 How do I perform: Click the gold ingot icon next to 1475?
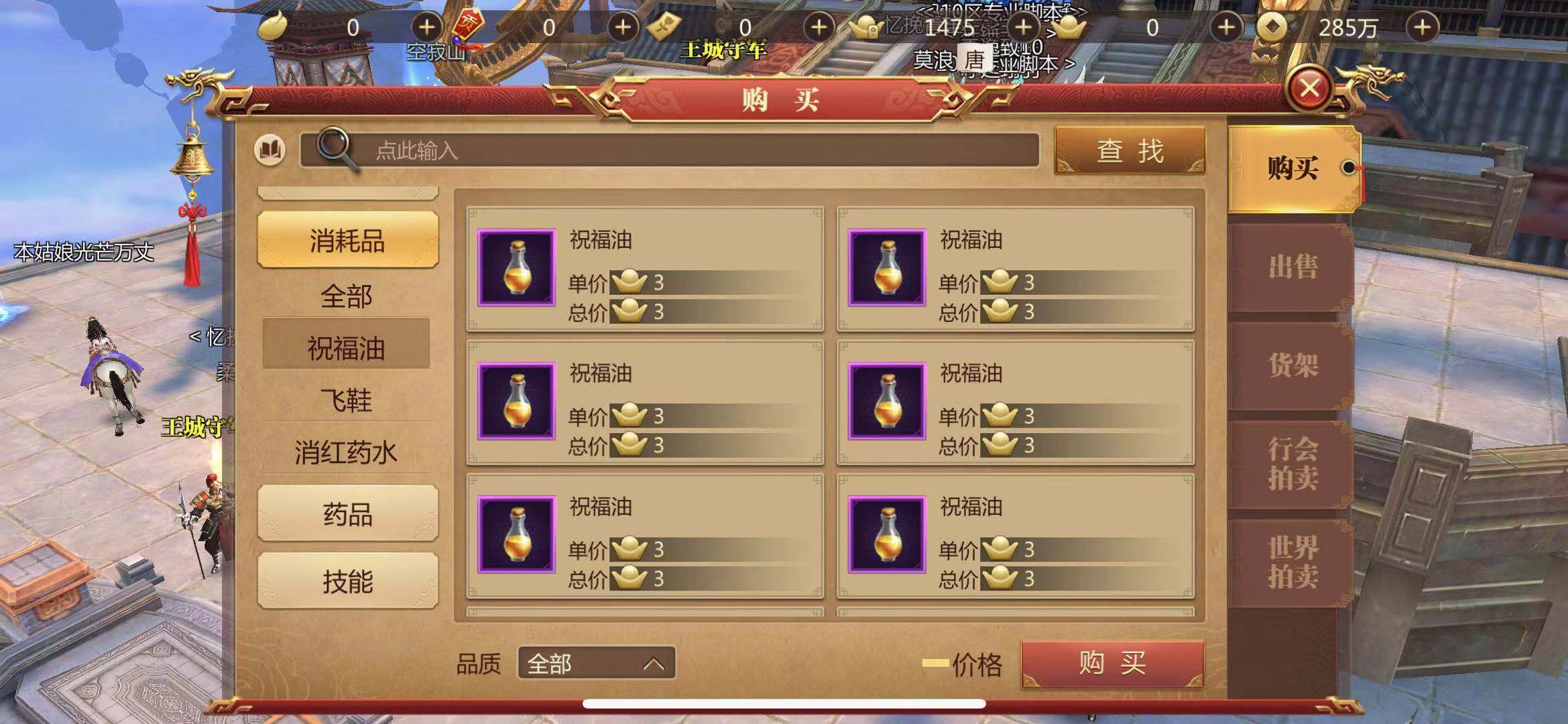click(868, 28)
